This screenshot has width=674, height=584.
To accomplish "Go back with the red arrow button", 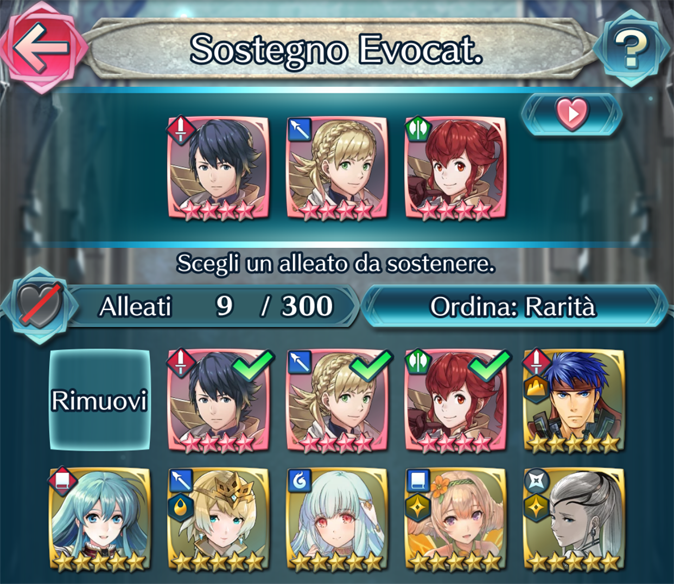I will (38, 45).
